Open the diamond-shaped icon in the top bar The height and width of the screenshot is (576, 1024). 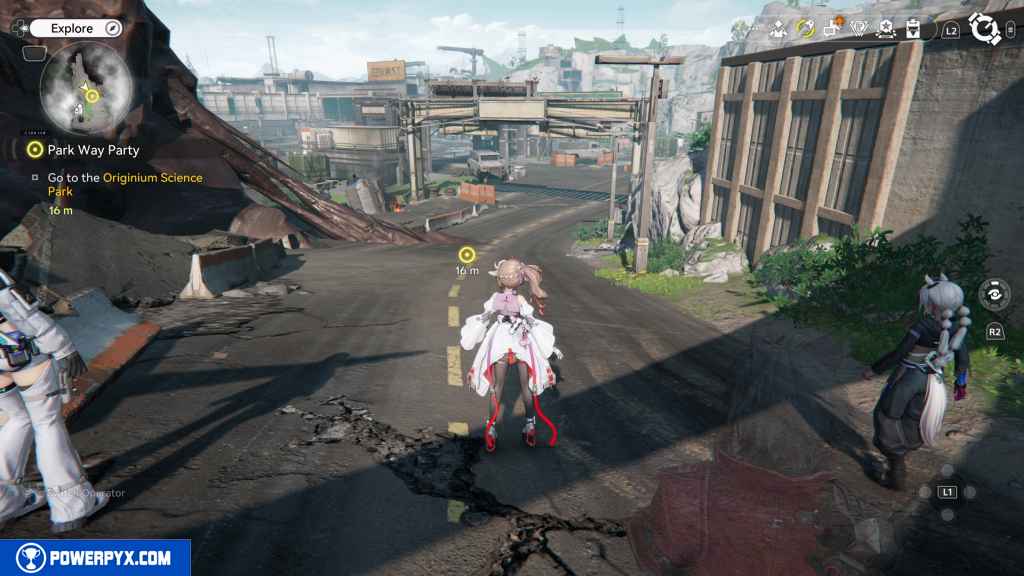(x=858, y=29)
